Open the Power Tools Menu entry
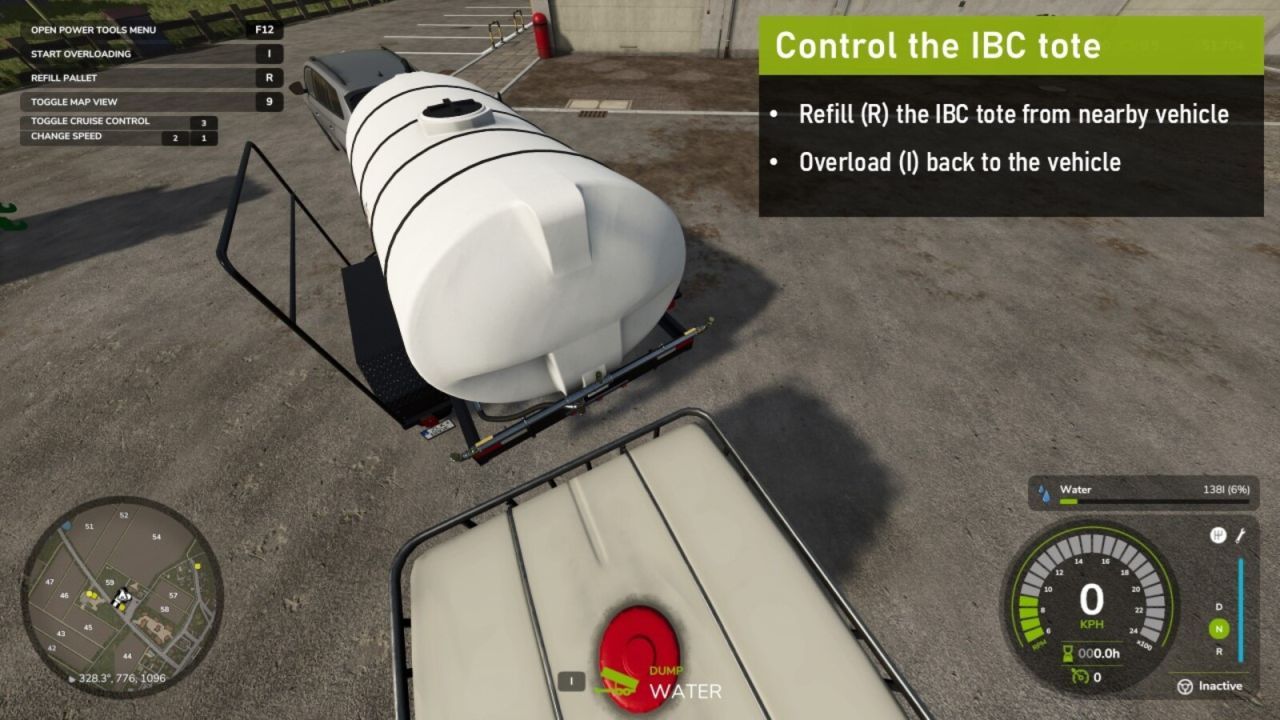The height and width of the screenshot is (720, 1280). click(x=92, y=29)
